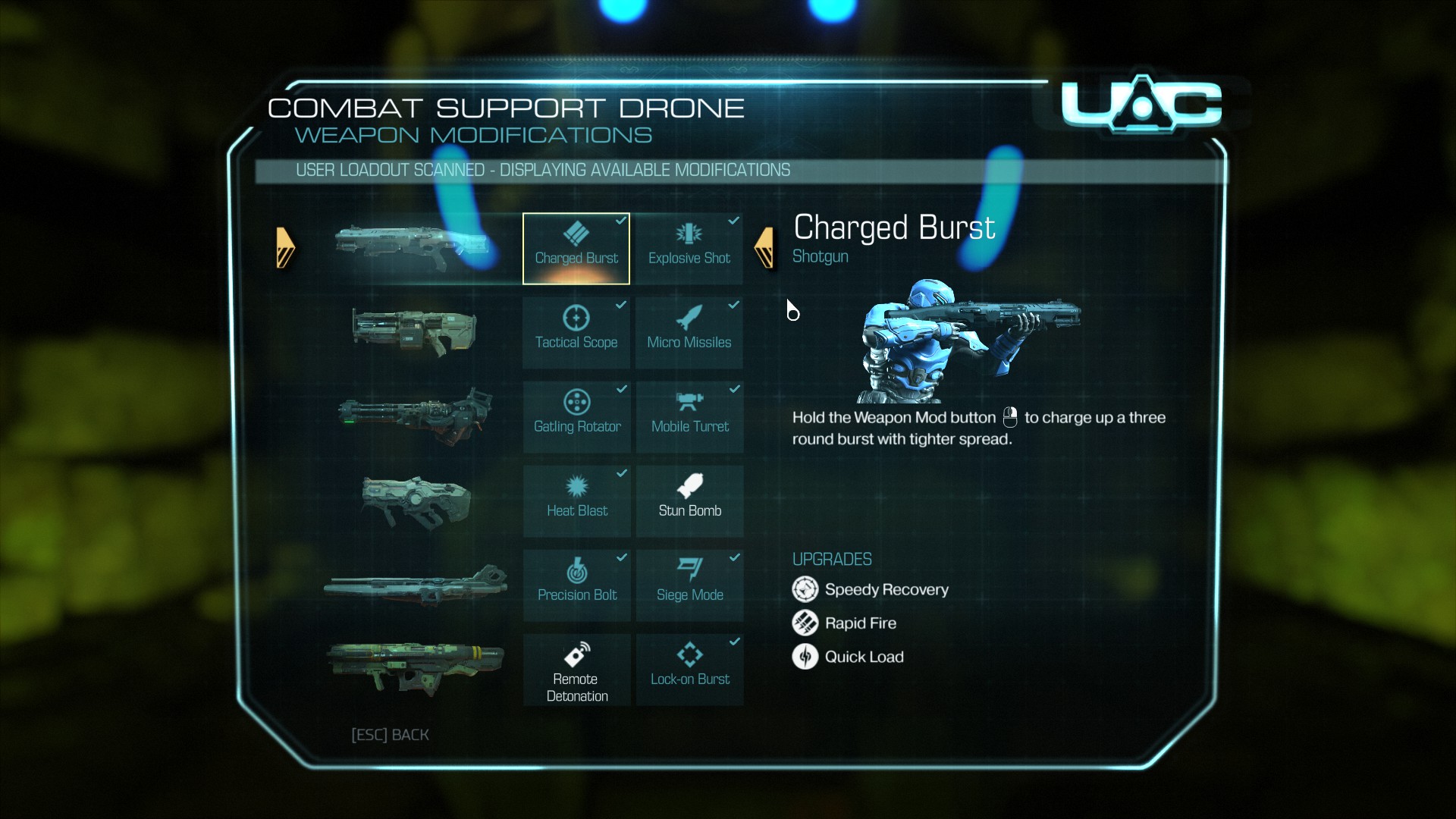Screen dimensions: 1456x819
Task: Unlock the Stun Bomb modification
Action: coord(689,501)
